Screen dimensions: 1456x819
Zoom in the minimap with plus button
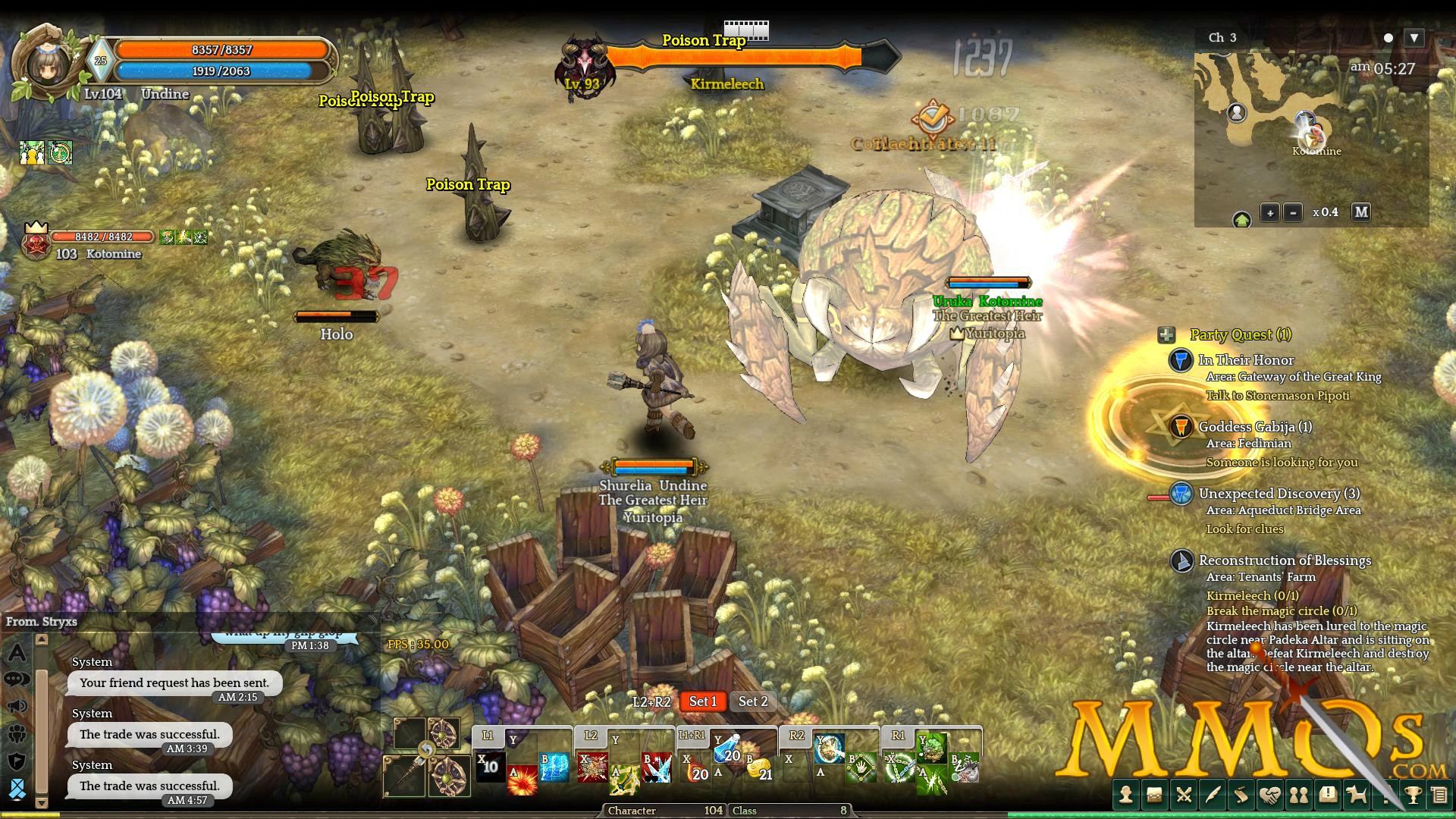point(1269,213)
